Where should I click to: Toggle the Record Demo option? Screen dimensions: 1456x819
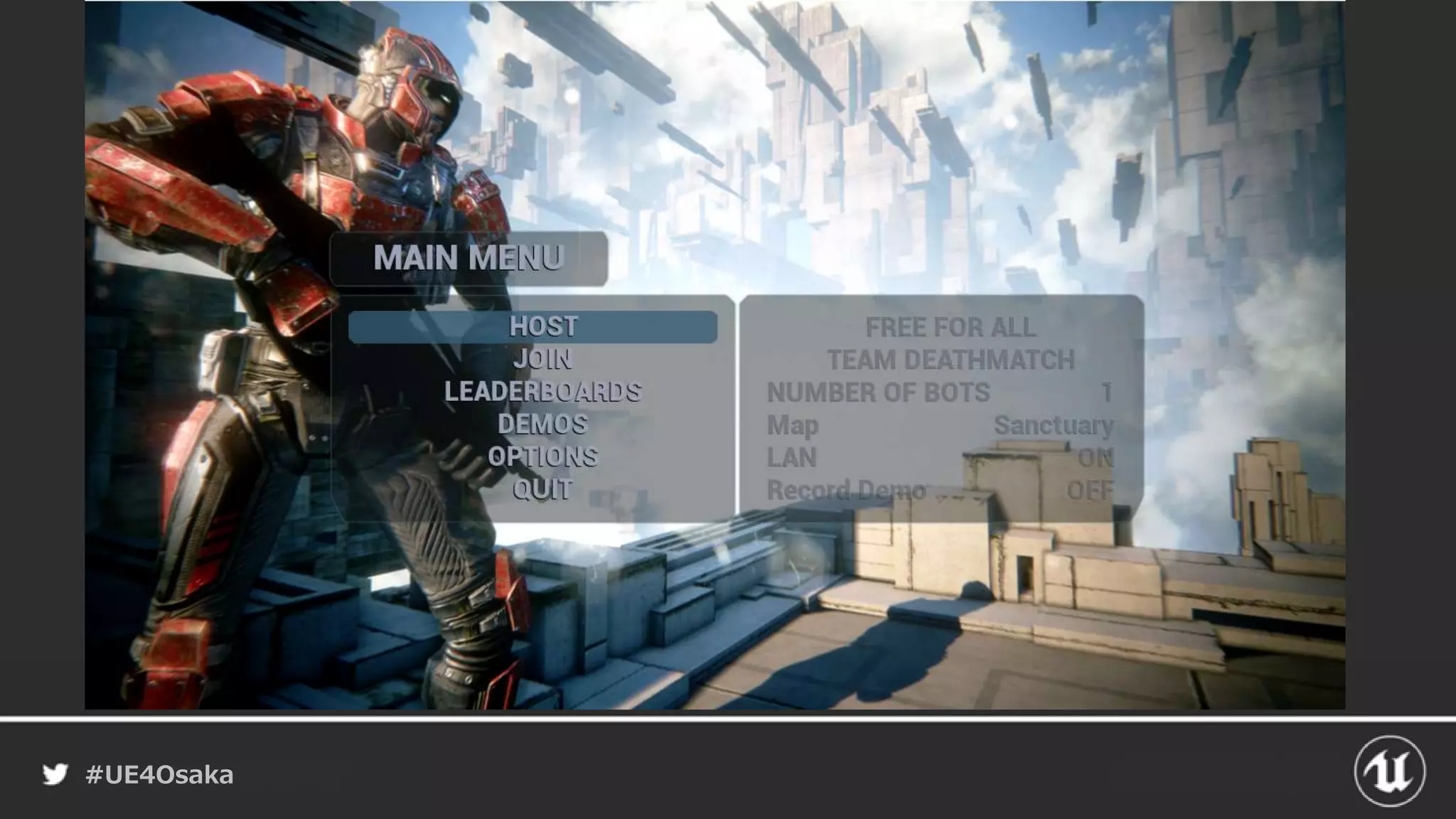click(x=940, y=490)
